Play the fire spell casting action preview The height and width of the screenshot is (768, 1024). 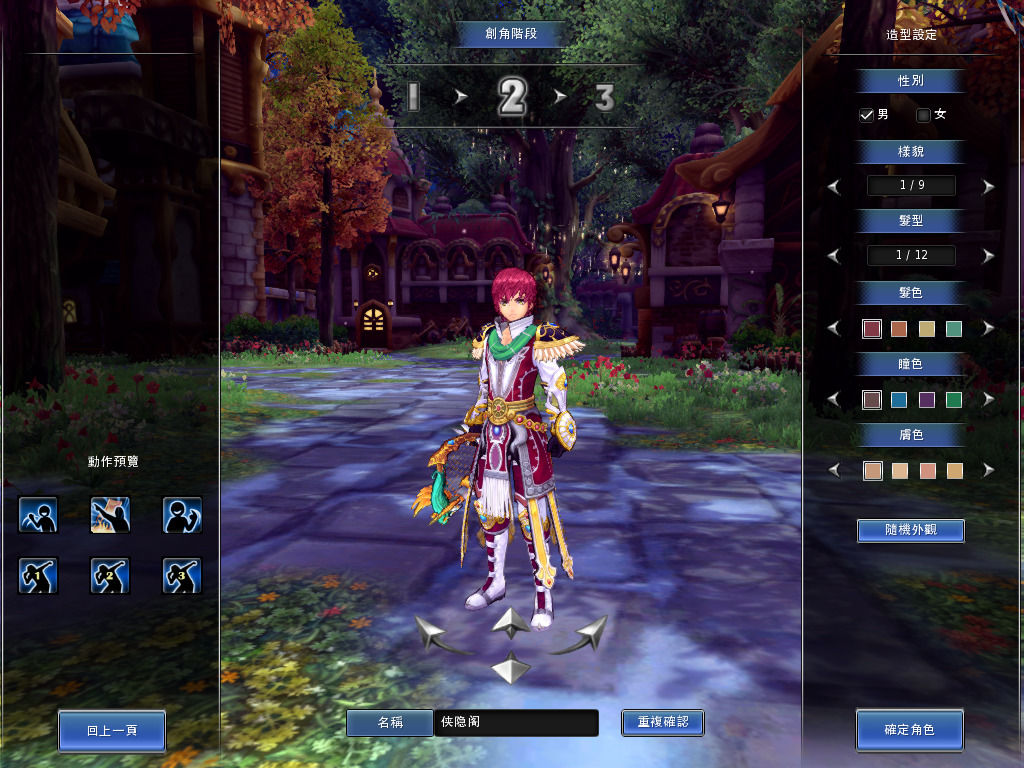point(110,515)
